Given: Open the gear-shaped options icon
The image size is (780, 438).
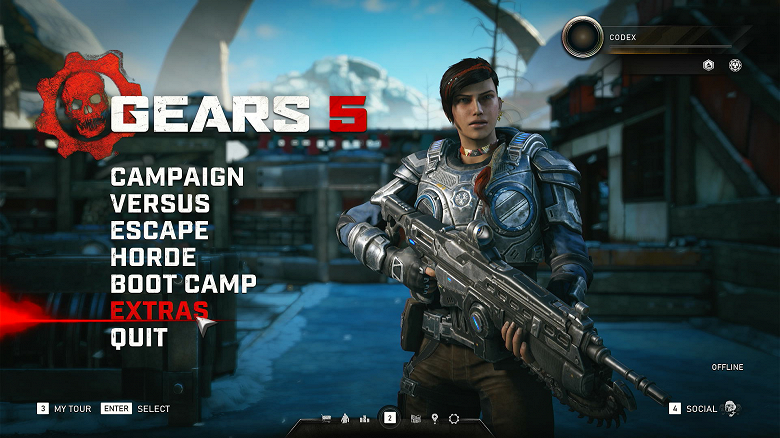Looking at the screenshot, I should click(454, 418).
